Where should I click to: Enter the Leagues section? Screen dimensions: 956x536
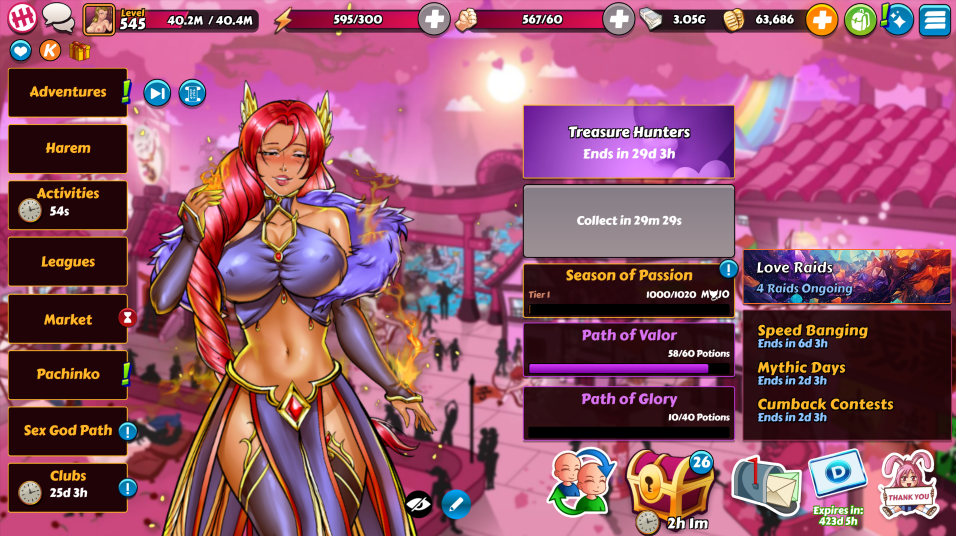pos(68,262)
